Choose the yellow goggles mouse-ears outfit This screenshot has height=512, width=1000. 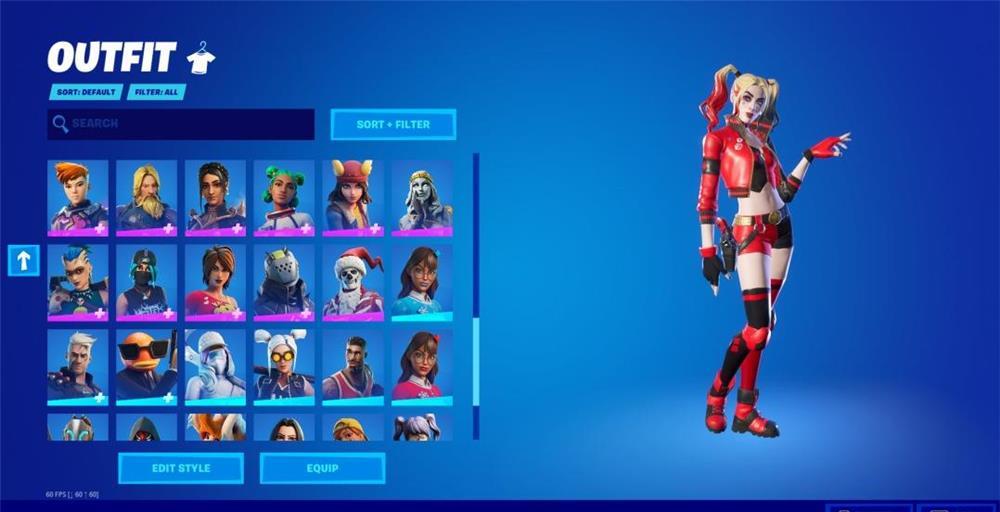point(284,366)
